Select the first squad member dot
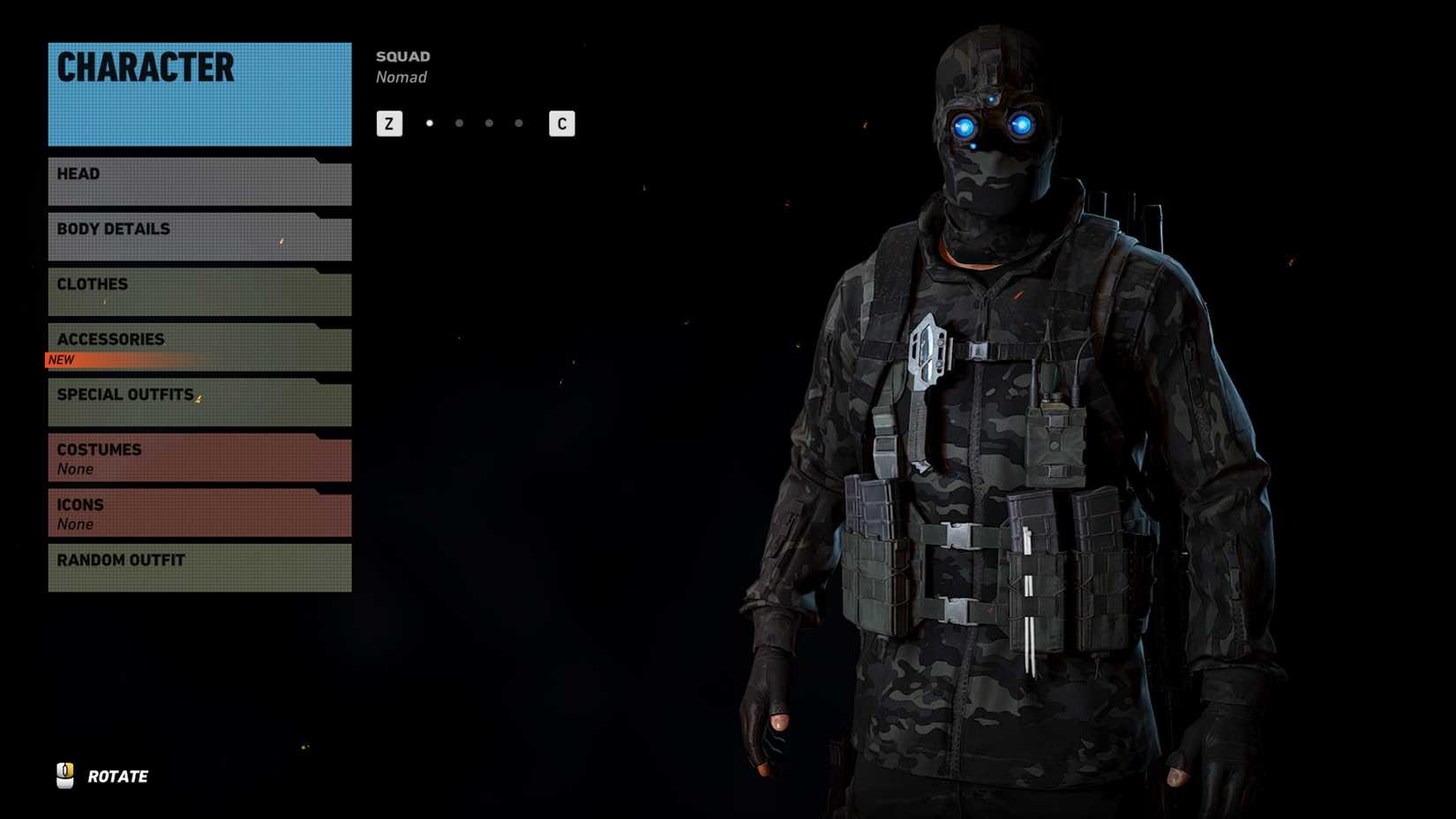The image size is (1456, 819). coord(429,124)
